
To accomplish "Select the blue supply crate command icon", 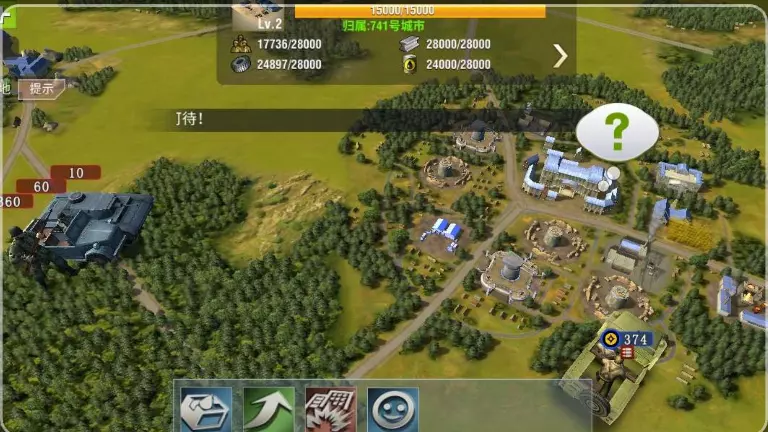I will point(206,410).
